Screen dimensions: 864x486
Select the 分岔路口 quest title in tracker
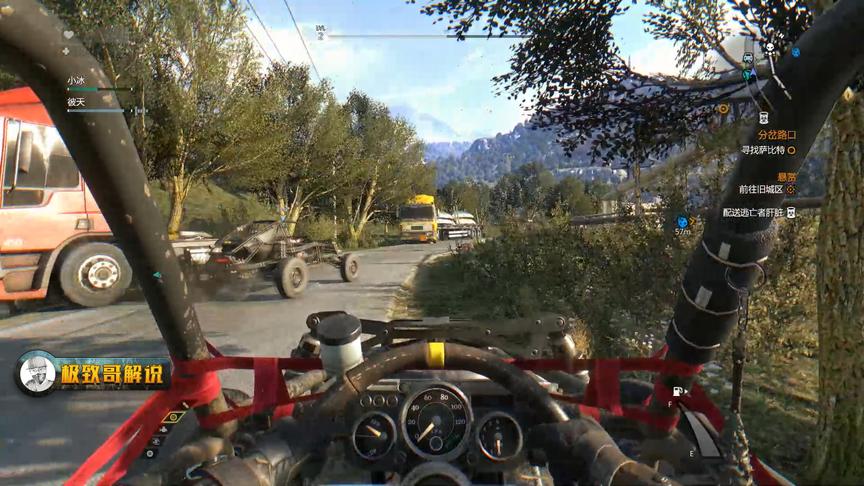pyautogui.click(x=777, y=135)
